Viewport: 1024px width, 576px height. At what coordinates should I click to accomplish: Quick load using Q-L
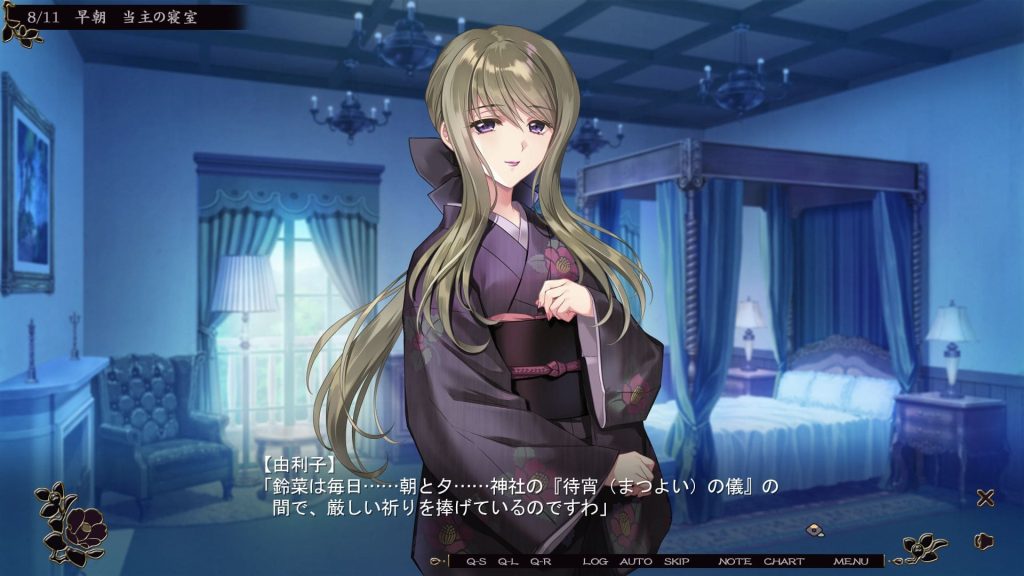(509, 562)
